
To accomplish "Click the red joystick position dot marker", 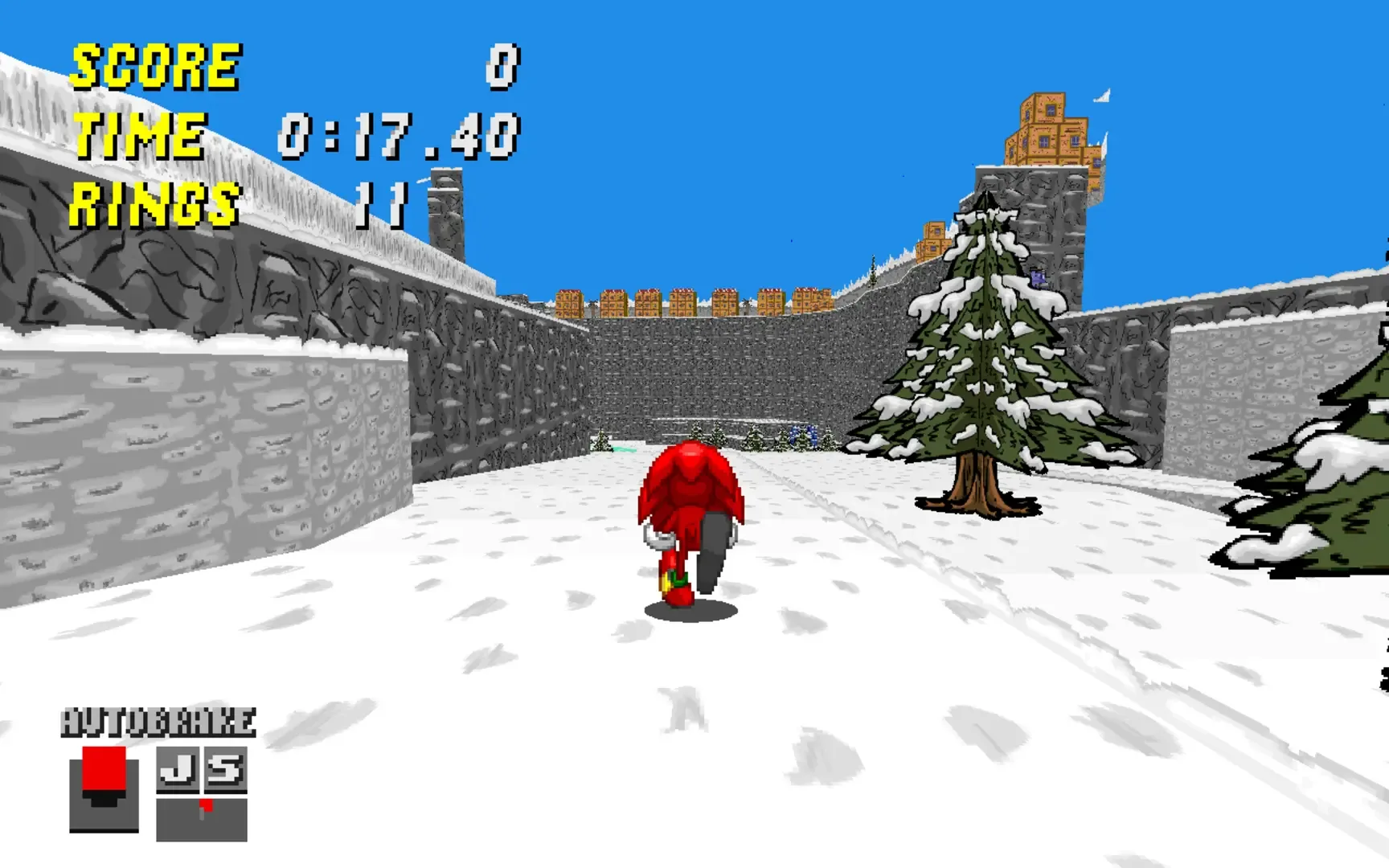I will pos(206,805).
